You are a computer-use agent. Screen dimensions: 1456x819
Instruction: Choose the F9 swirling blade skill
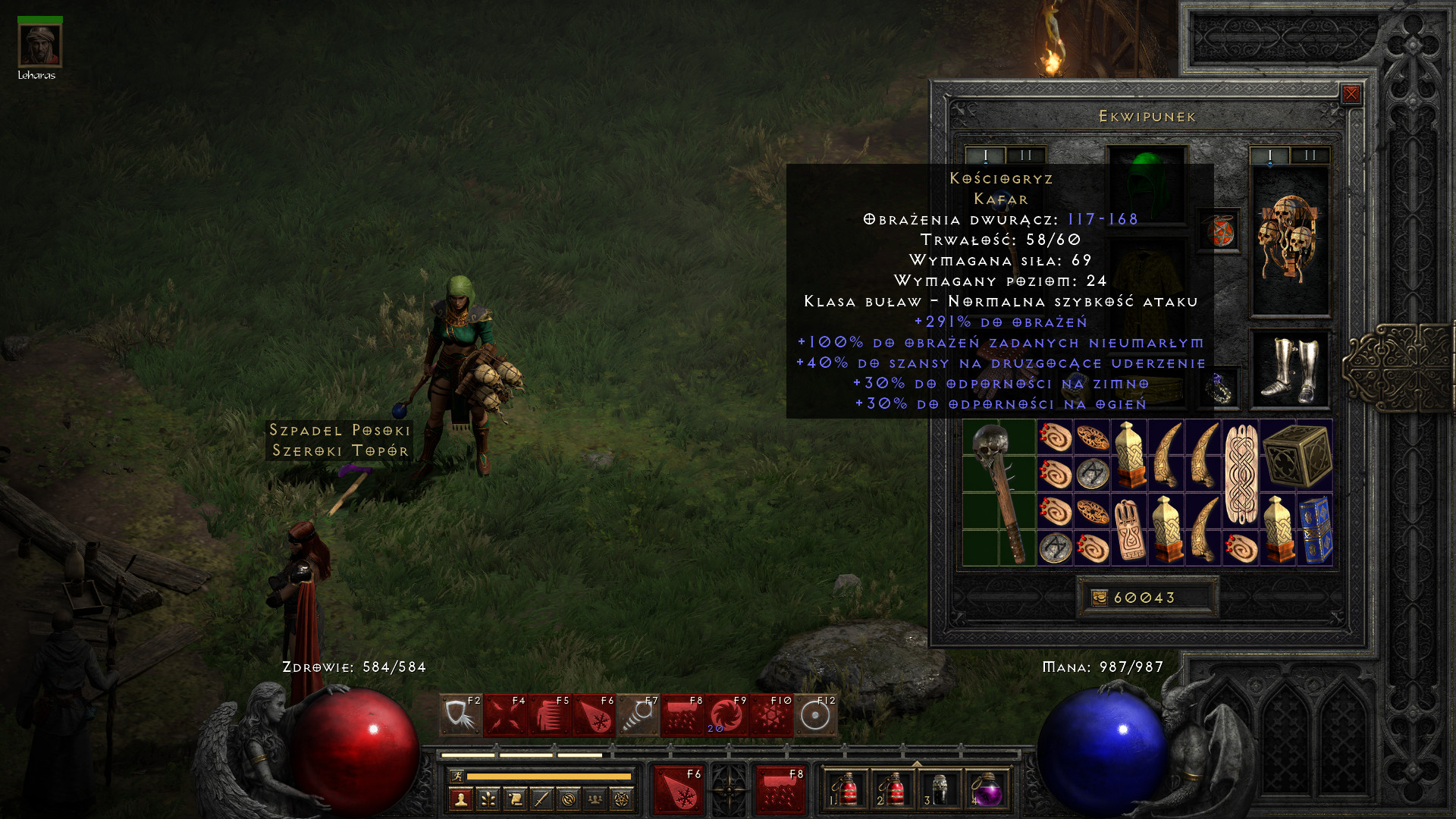click(726, 714)
